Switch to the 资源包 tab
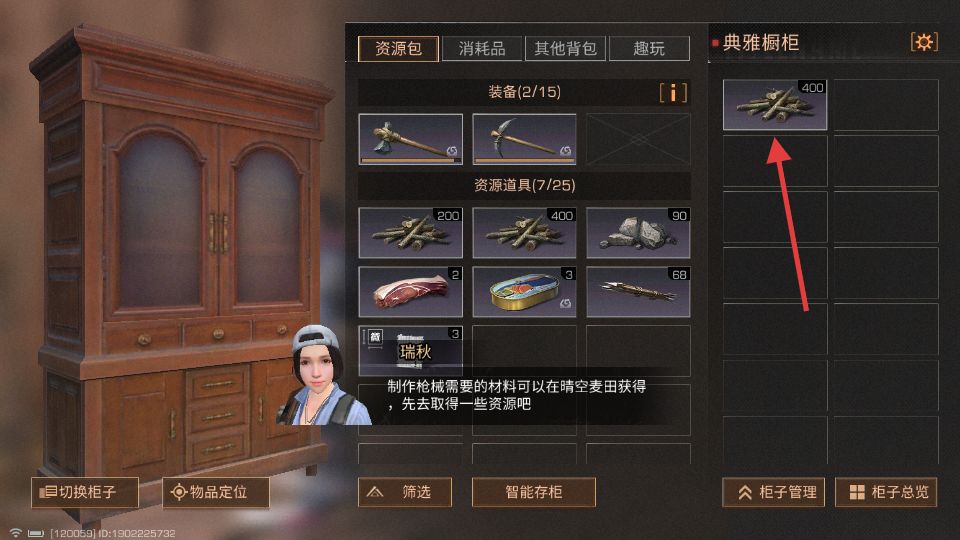The width and height of the screenshot is (960, 540). pyautogui.click(x=398, y=48)
